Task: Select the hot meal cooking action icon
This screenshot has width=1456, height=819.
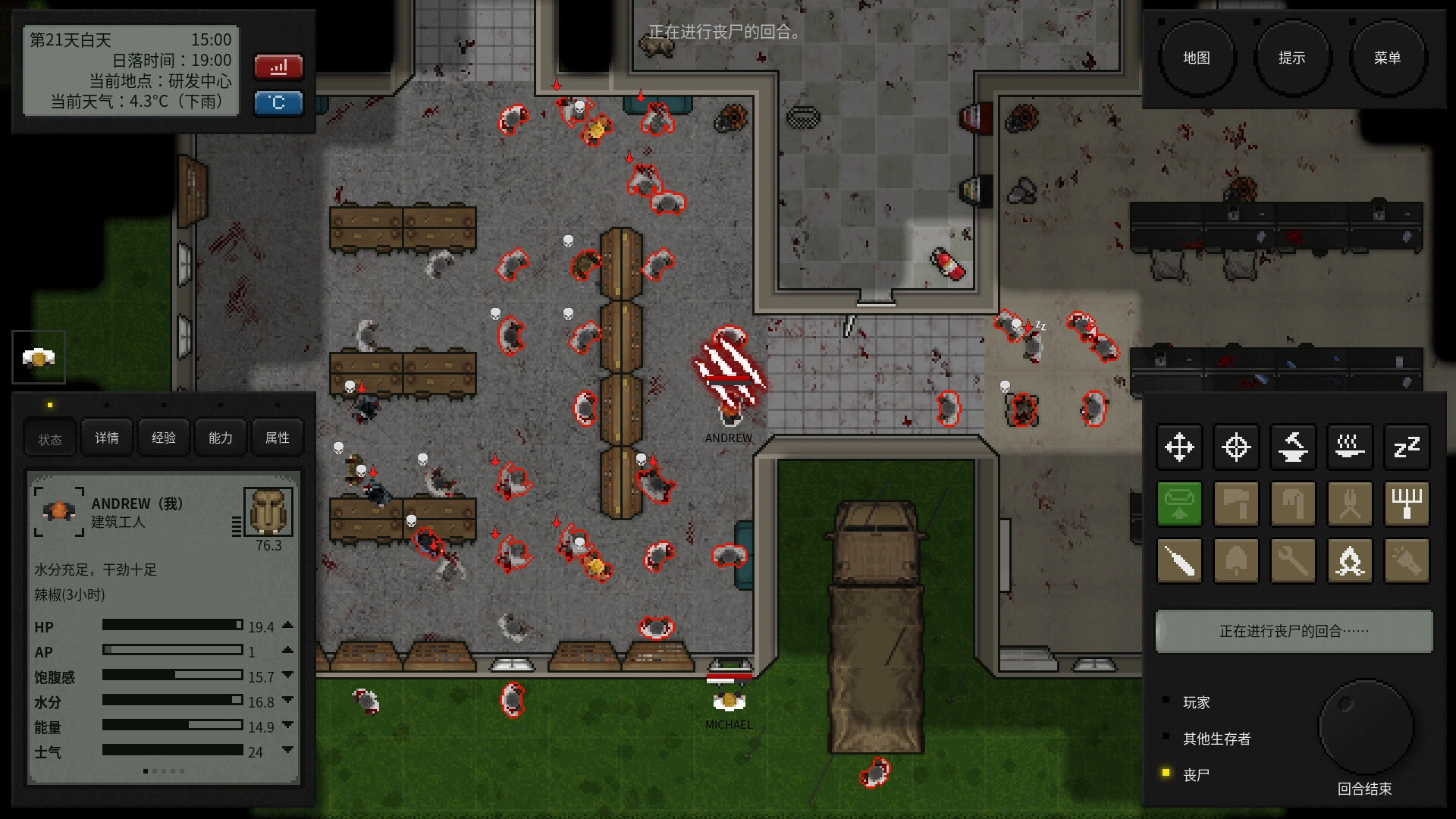Action: point(1351,447)
